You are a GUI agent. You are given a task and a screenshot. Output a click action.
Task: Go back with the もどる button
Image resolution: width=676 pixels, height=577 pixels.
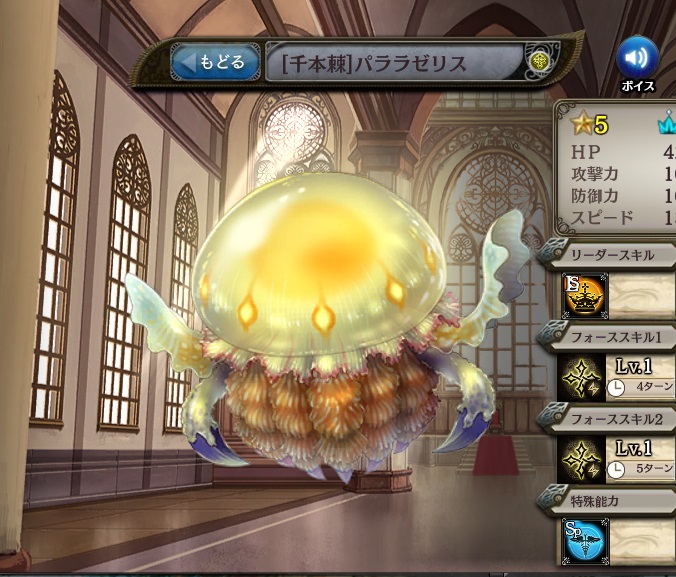tap(215, 62)
